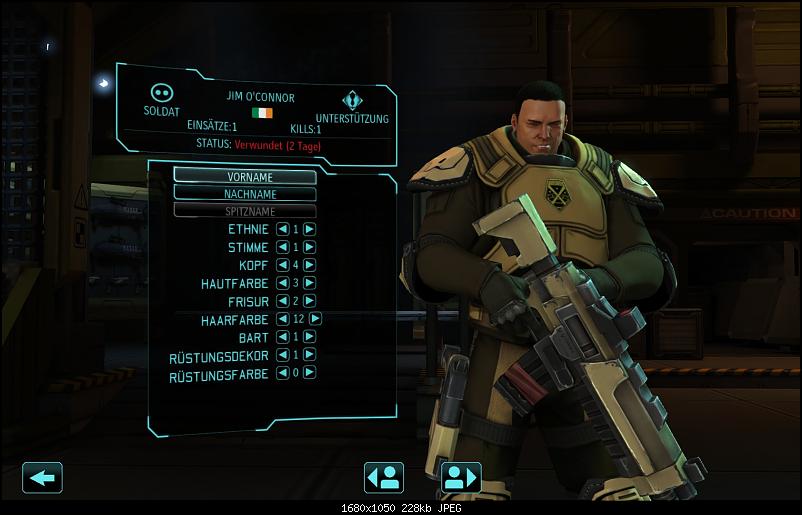Edit the NACHNAME last name field
The image size is (802, 515).
point(245,193)
